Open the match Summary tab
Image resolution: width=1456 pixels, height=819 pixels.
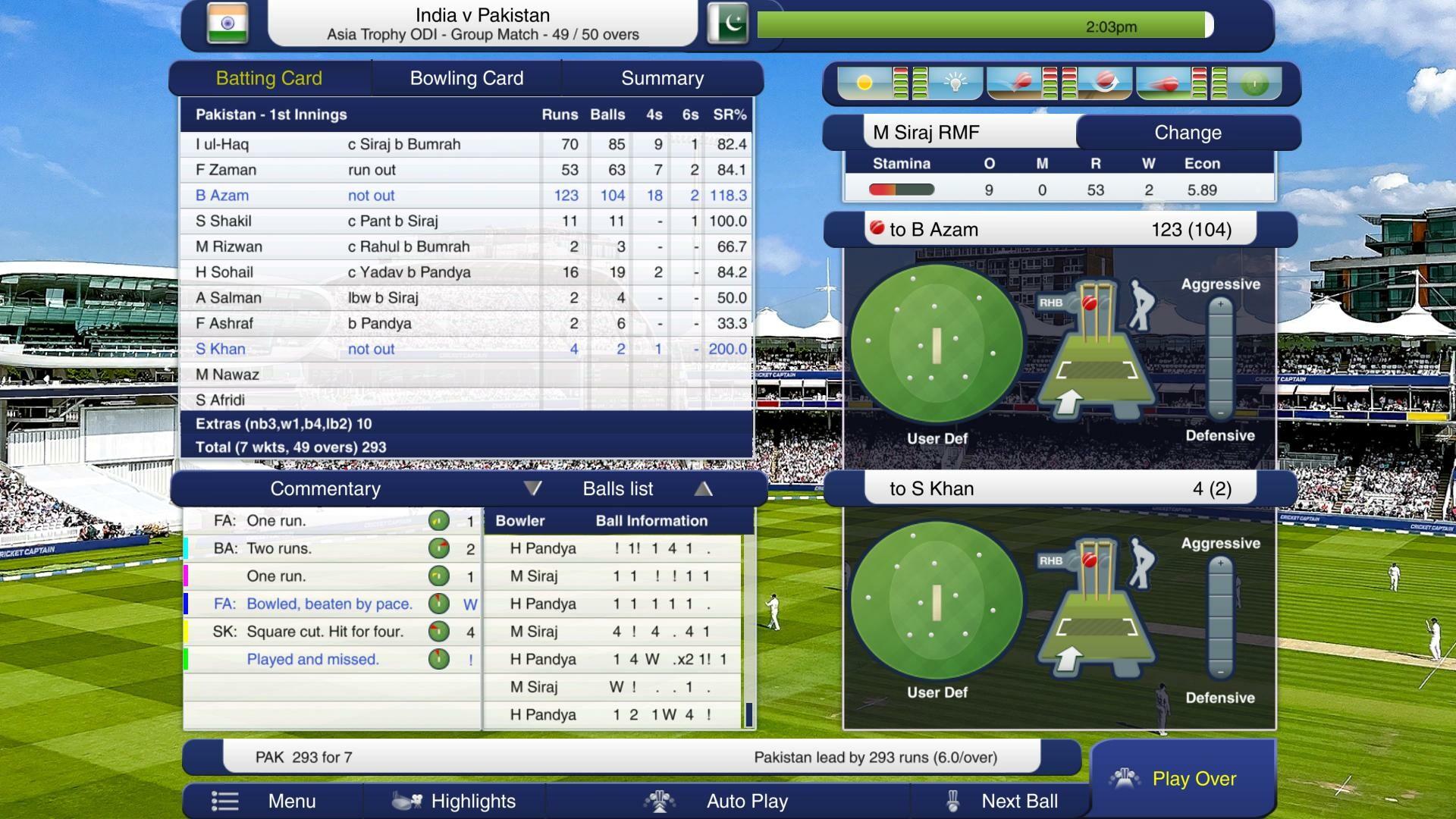(x=662, y=77)
